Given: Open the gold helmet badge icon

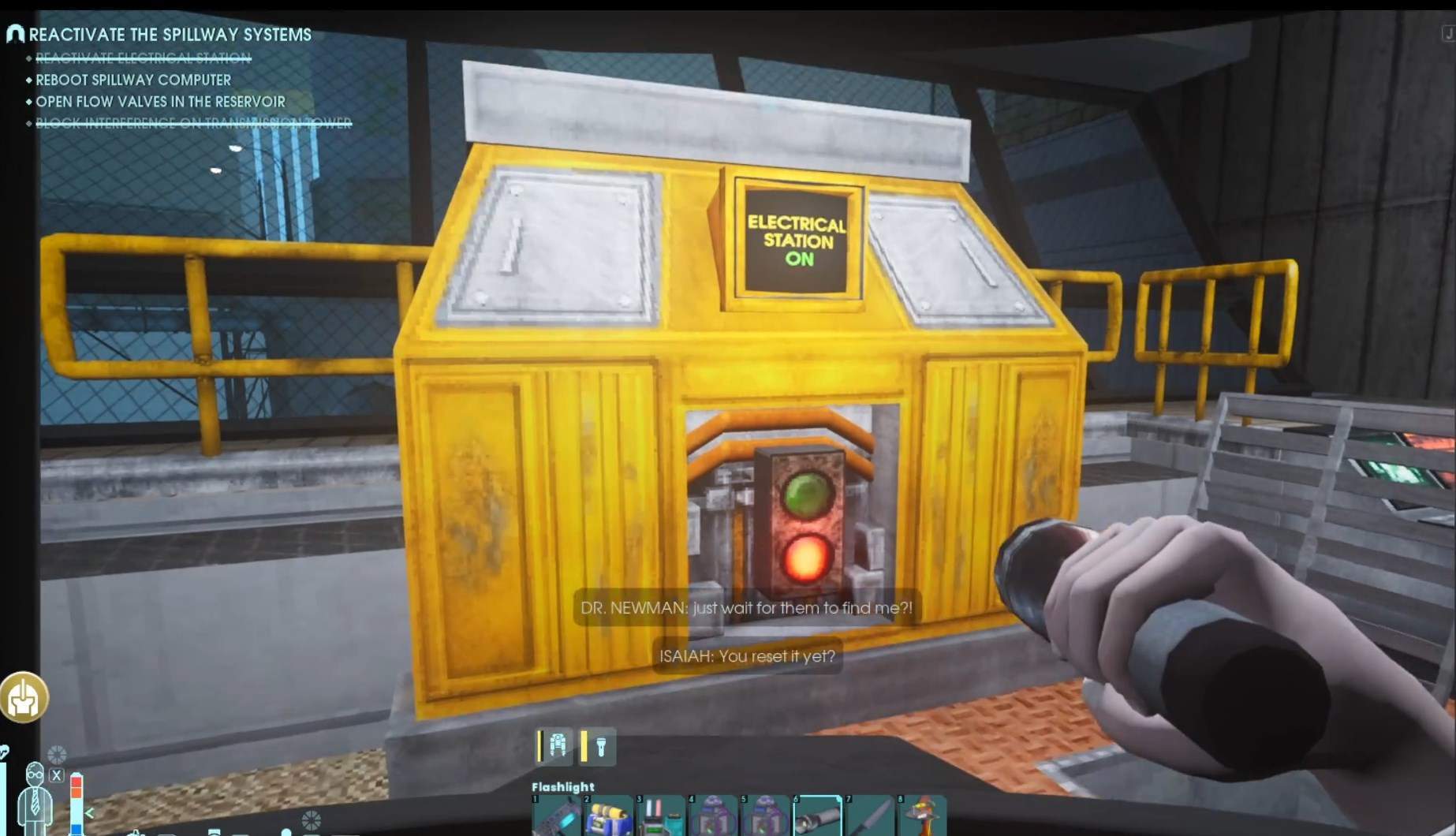Looking at the screenshot, I should click(x=24, y=697).
